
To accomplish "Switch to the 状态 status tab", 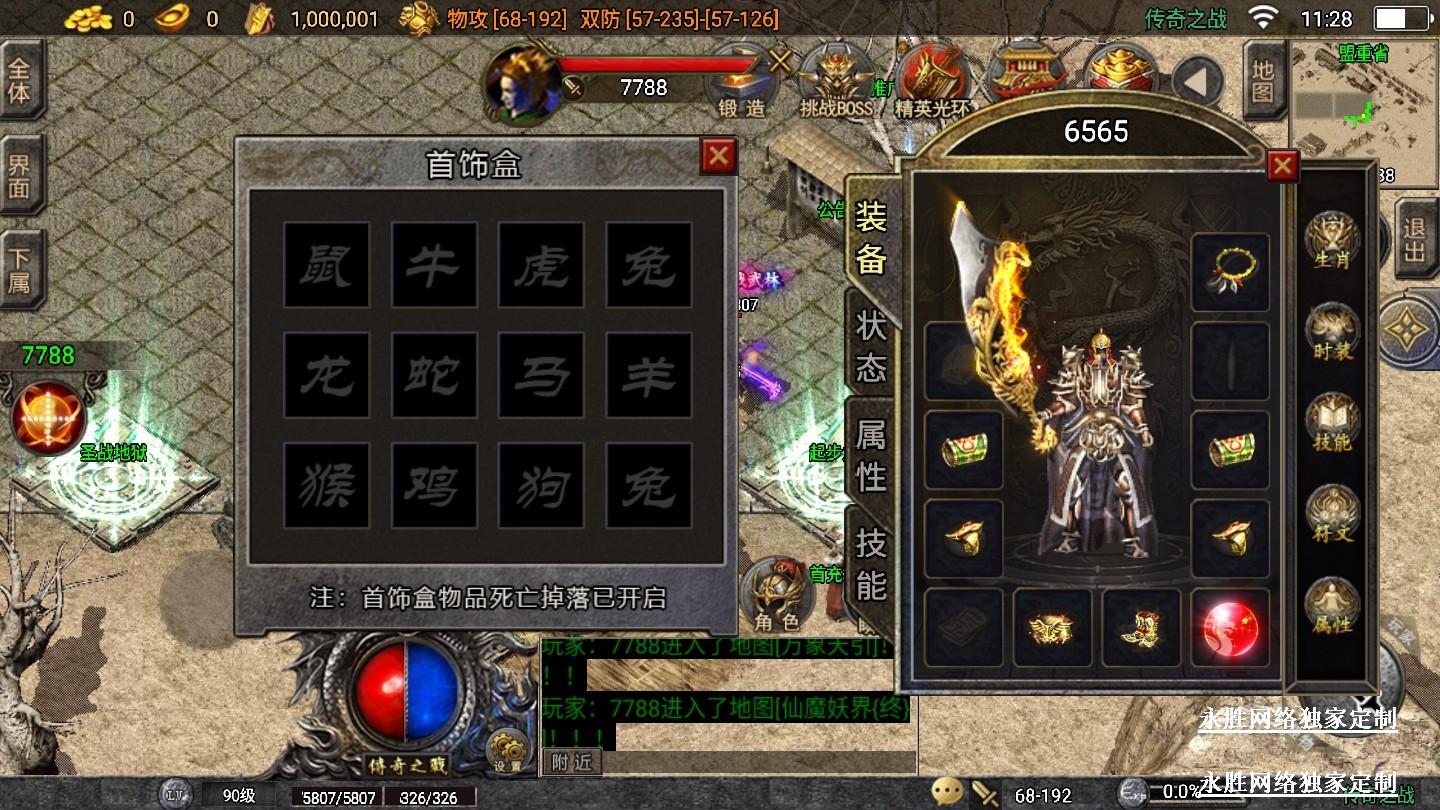I will (x=871, y=345).
